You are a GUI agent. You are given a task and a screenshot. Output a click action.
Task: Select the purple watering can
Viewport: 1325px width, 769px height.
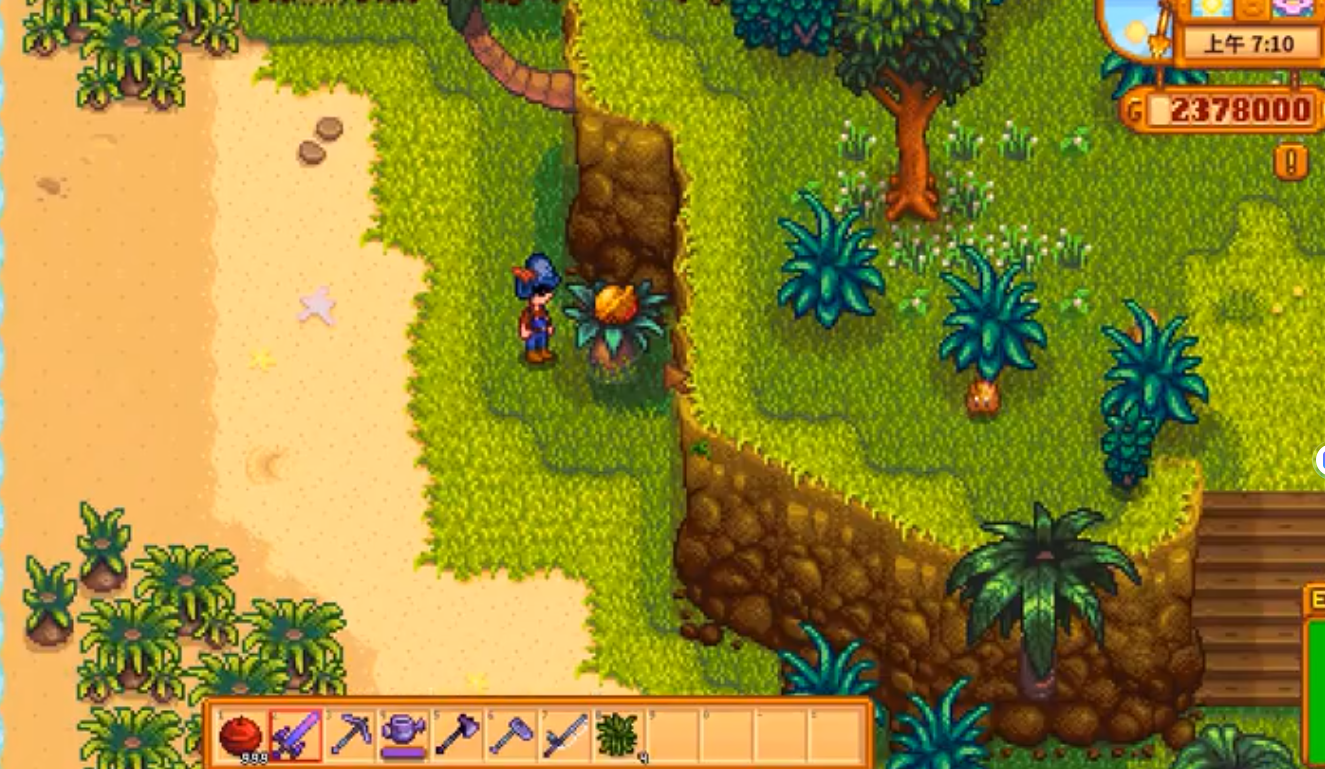pos(404,736)
